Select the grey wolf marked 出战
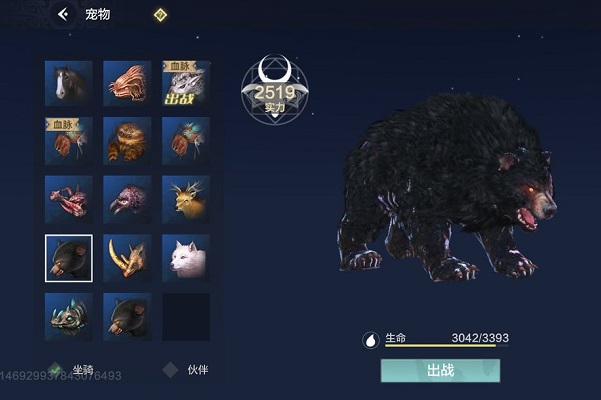 [x=185, y=84]
